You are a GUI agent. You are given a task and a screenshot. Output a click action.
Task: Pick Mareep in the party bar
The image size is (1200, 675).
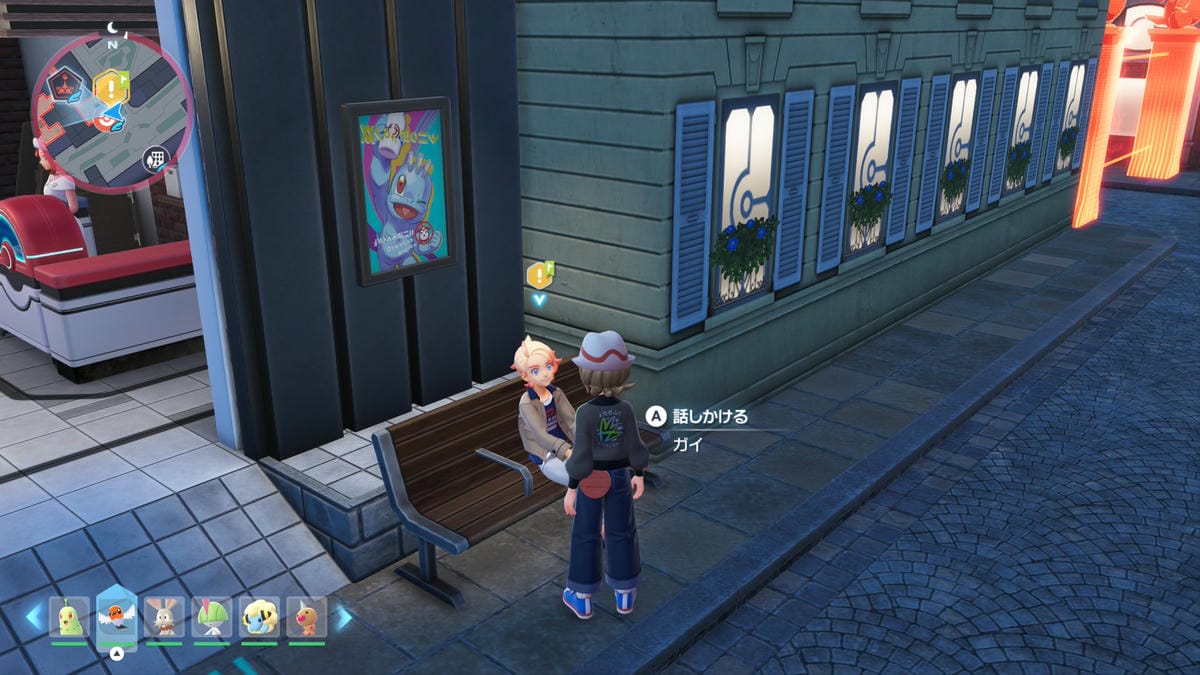[259, 617]
